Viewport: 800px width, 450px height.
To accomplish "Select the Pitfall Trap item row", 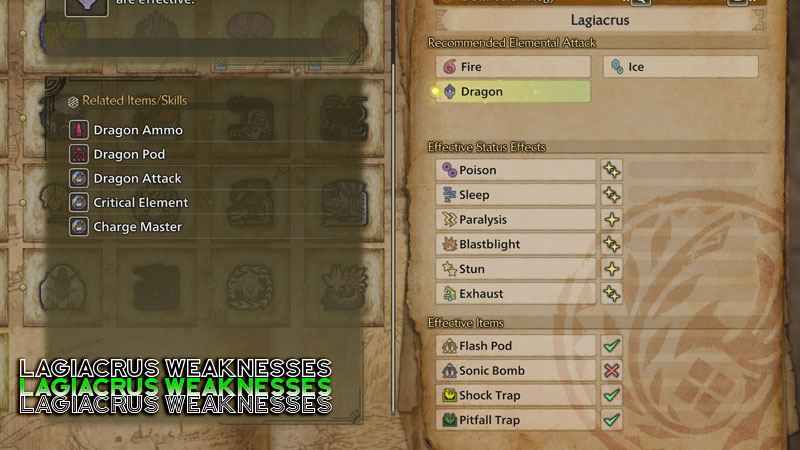I will click(516, 420).
